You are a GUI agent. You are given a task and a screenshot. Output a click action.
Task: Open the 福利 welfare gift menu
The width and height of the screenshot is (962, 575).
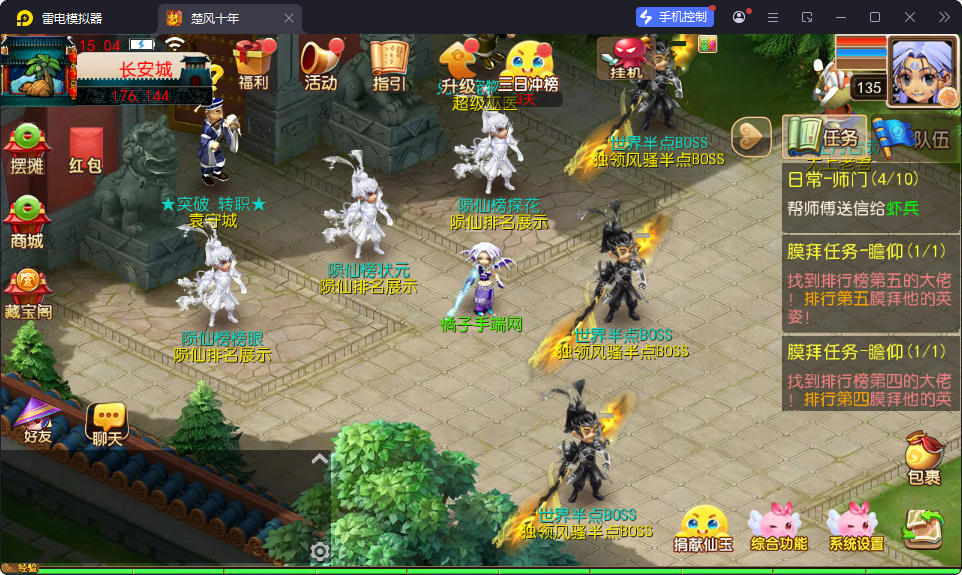(x=254, y=66)
